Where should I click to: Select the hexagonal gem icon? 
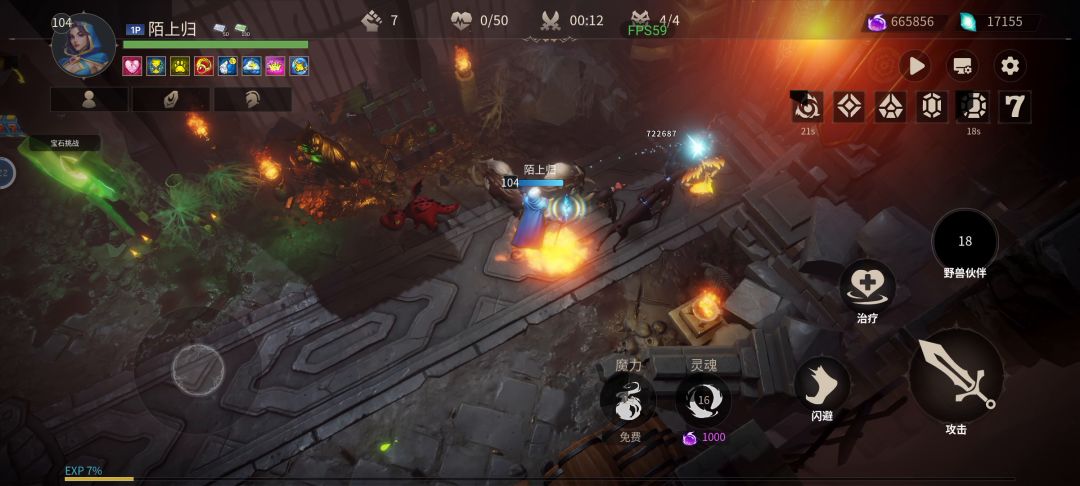pyautogui.click(x=932, y=106)
